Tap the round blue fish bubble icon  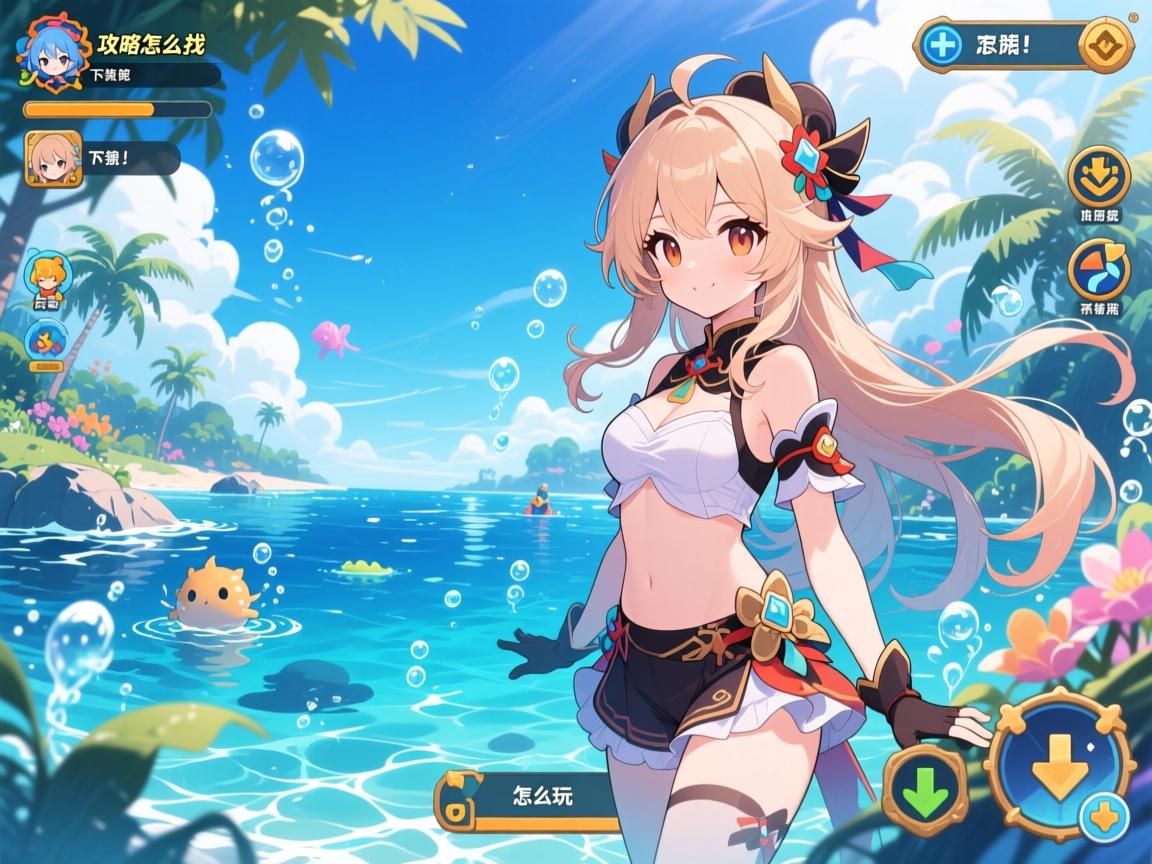[x=46, y=342]
